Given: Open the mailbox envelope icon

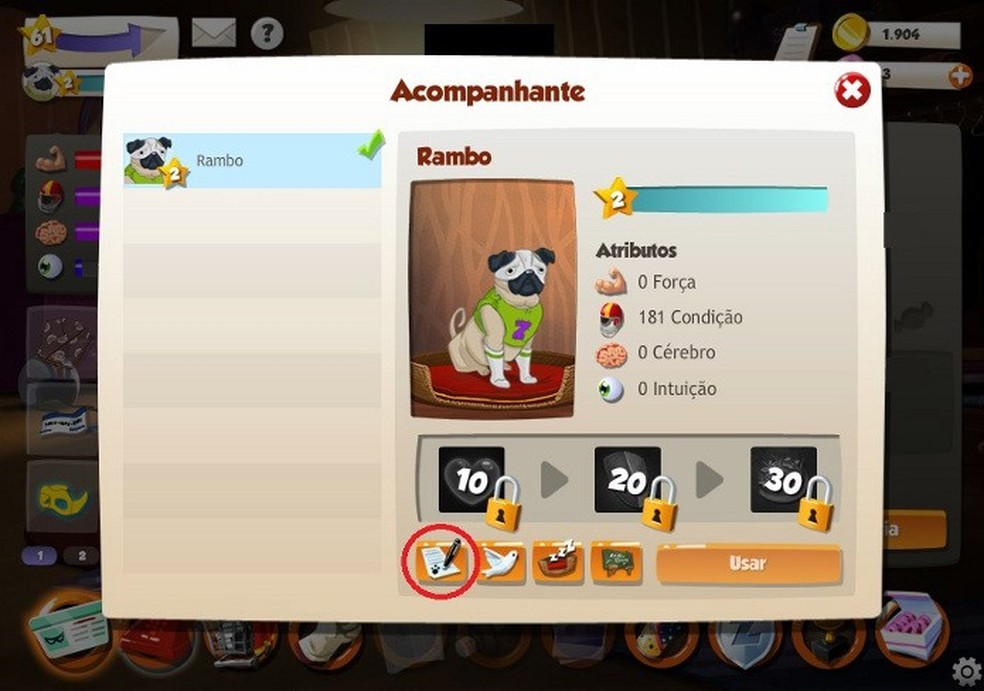Looking at the screenshot, I should pyautogui.click(x=213, y=32).
